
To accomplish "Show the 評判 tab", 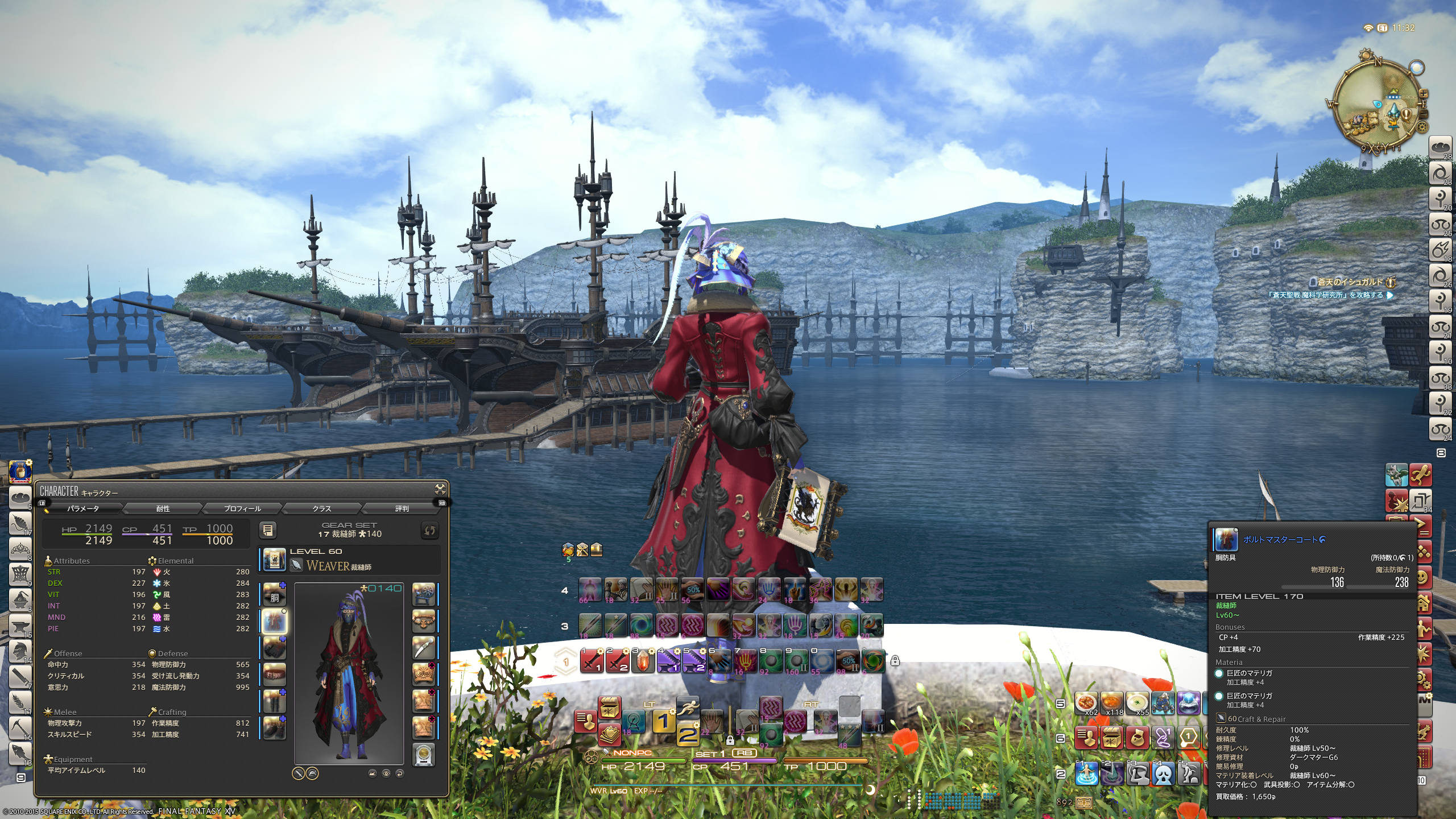I will tap(402, 508).
